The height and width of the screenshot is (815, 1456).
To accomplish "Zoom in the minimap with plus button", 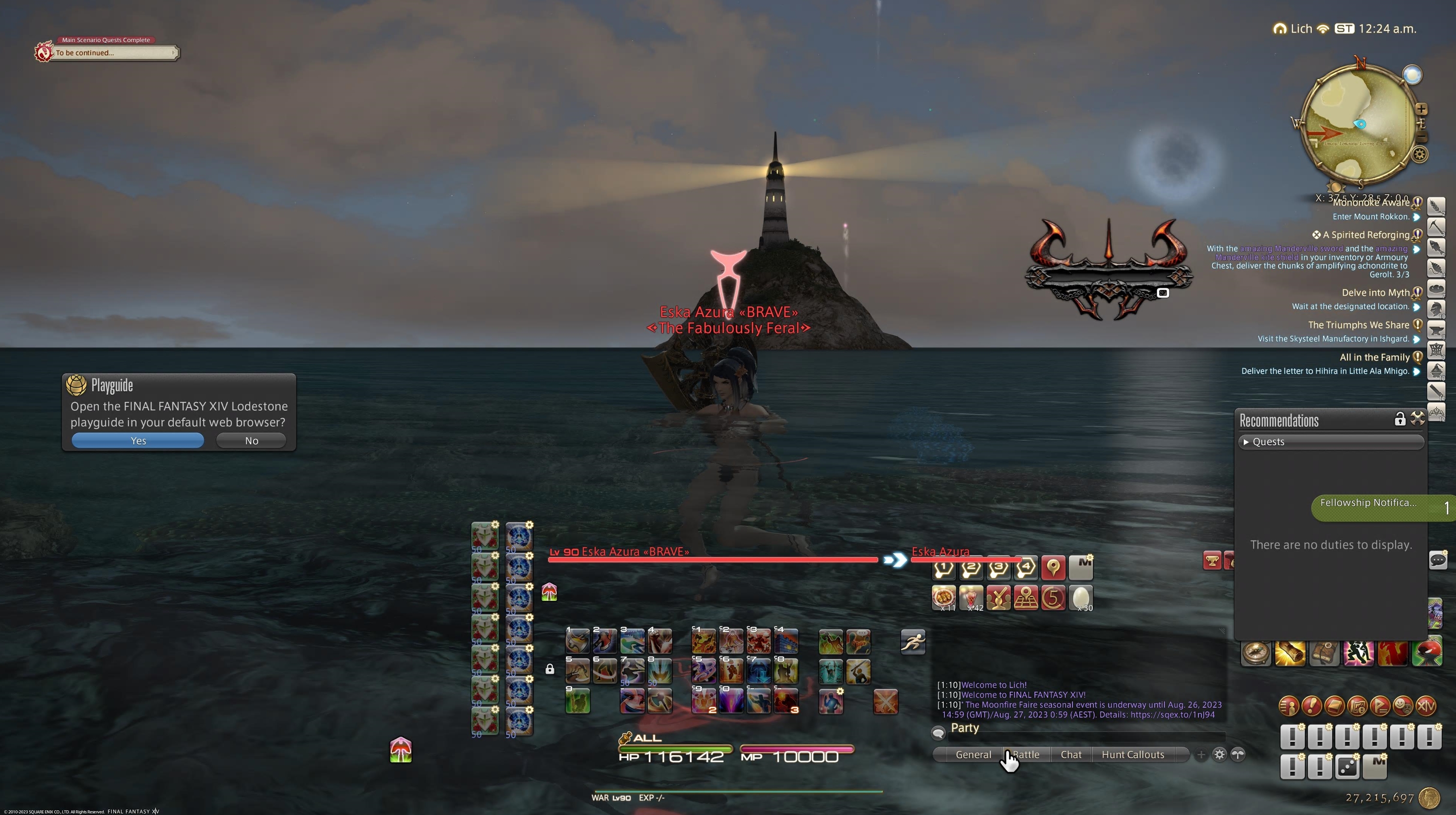I will (1422, 109).
